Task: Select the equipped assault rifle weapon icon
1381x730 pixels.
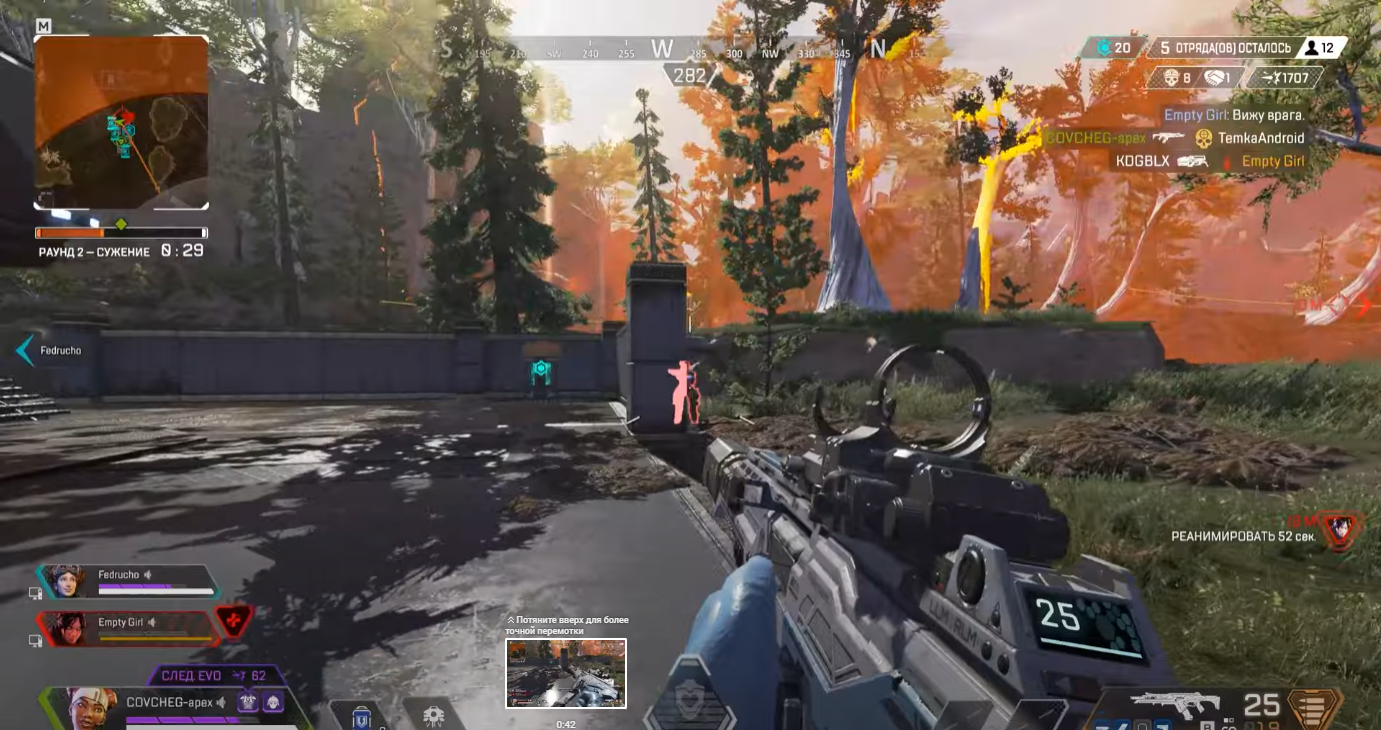Action: click(x=1174, y=704)
